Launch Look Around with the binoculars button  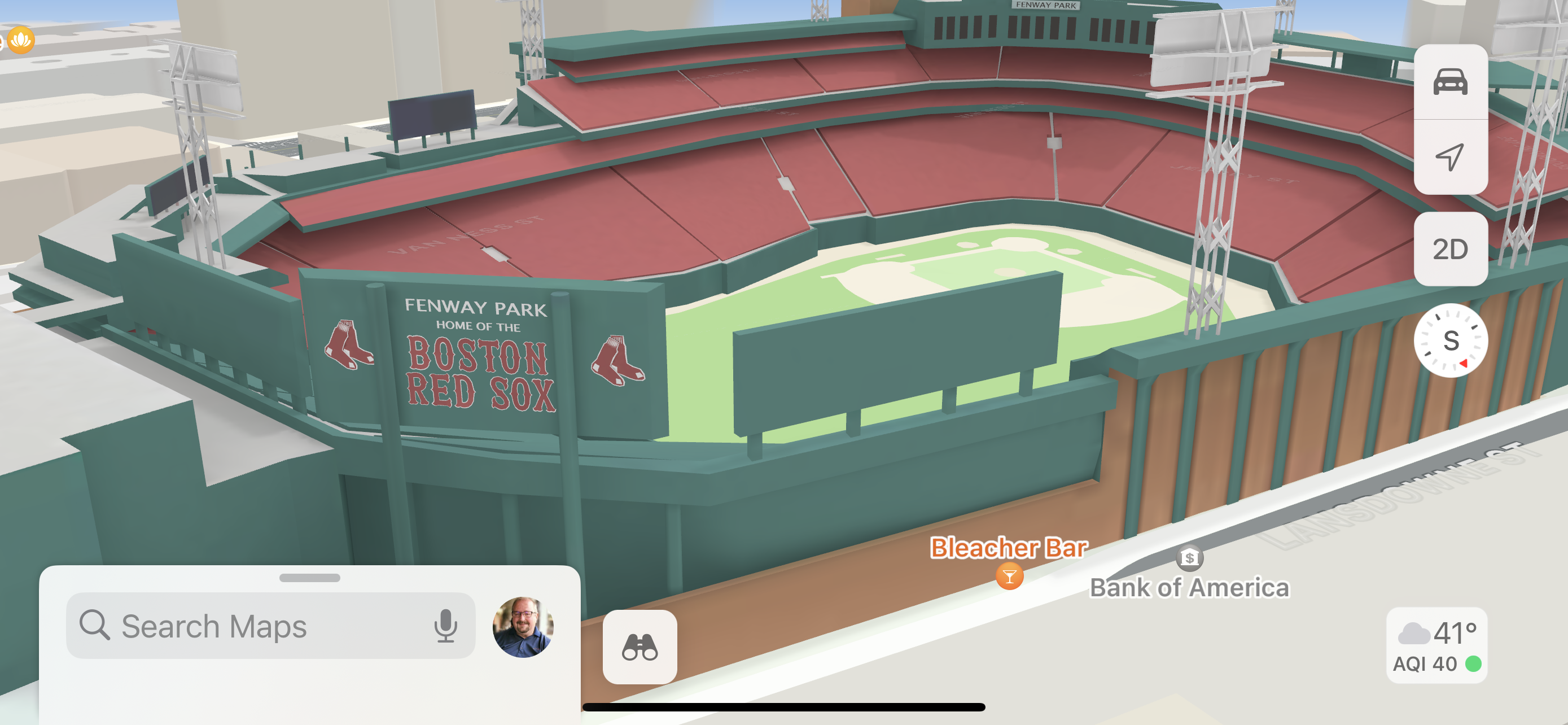click(x=640, y=647)
